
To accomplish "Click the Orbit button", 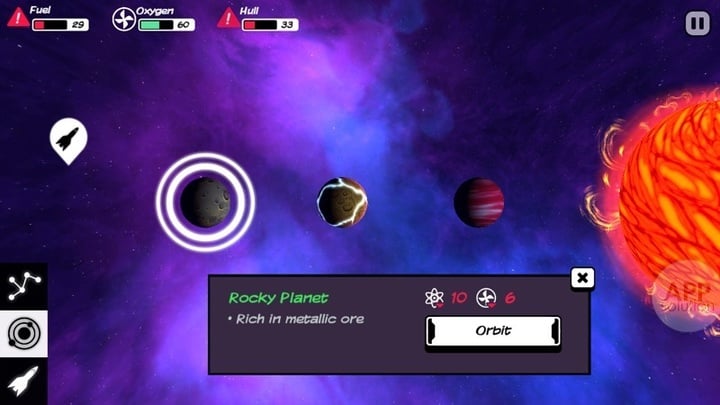I will (x=493, y=331).
